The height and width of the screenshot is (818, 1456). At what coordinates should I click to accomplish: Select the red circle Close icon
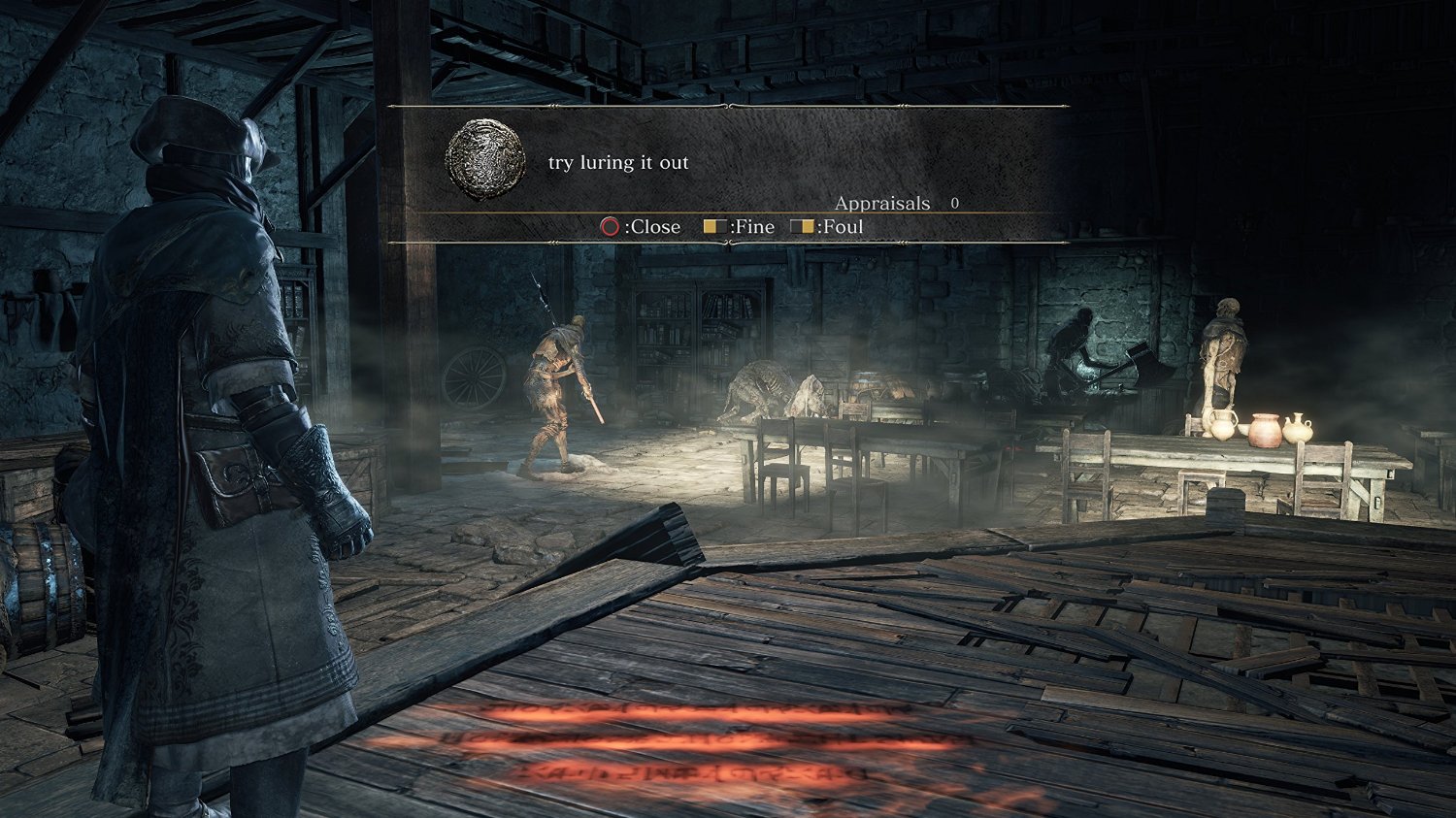[612, 226]
